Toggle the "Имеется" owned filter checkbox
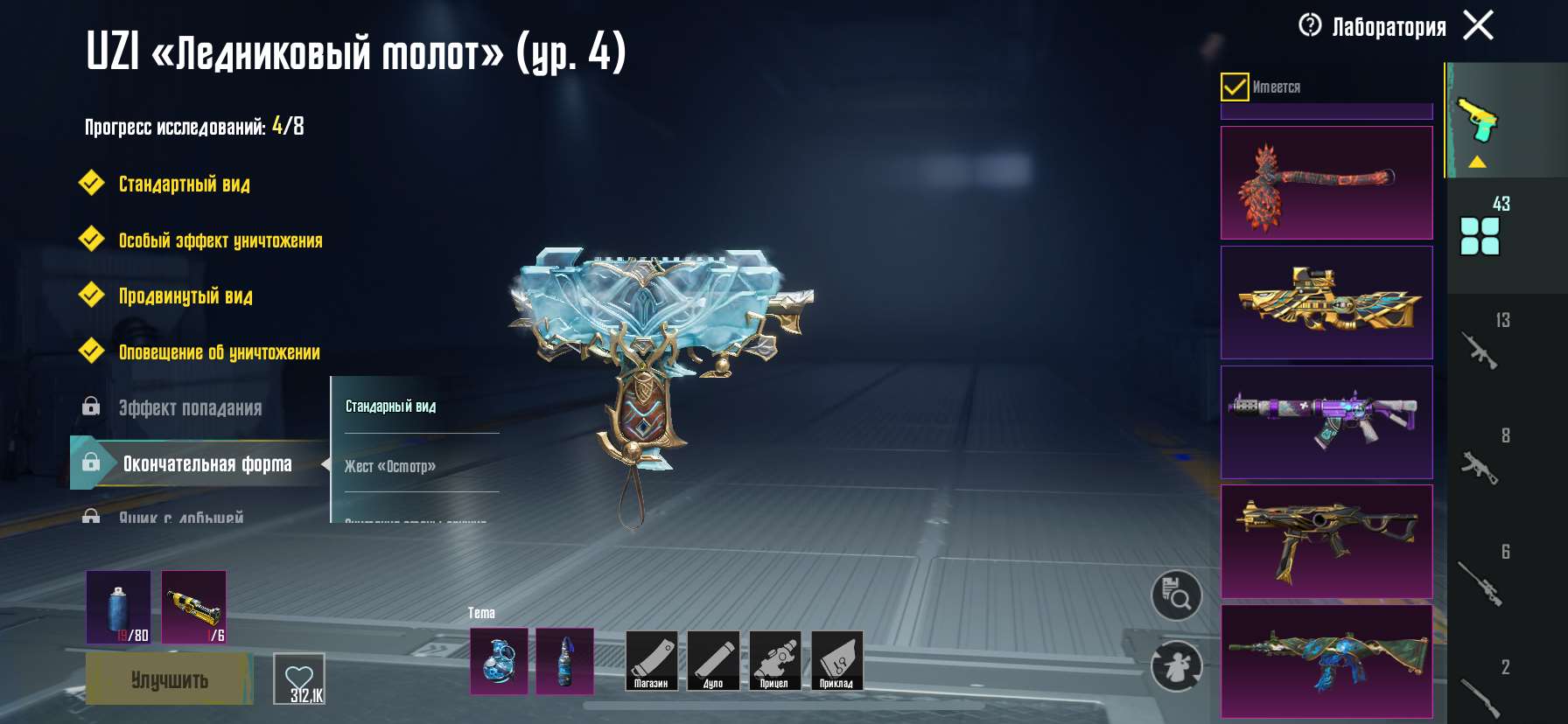Image resolution: width=1568 pixels, height=724 pixels. pyautogui.click(x=1235, y=87)
